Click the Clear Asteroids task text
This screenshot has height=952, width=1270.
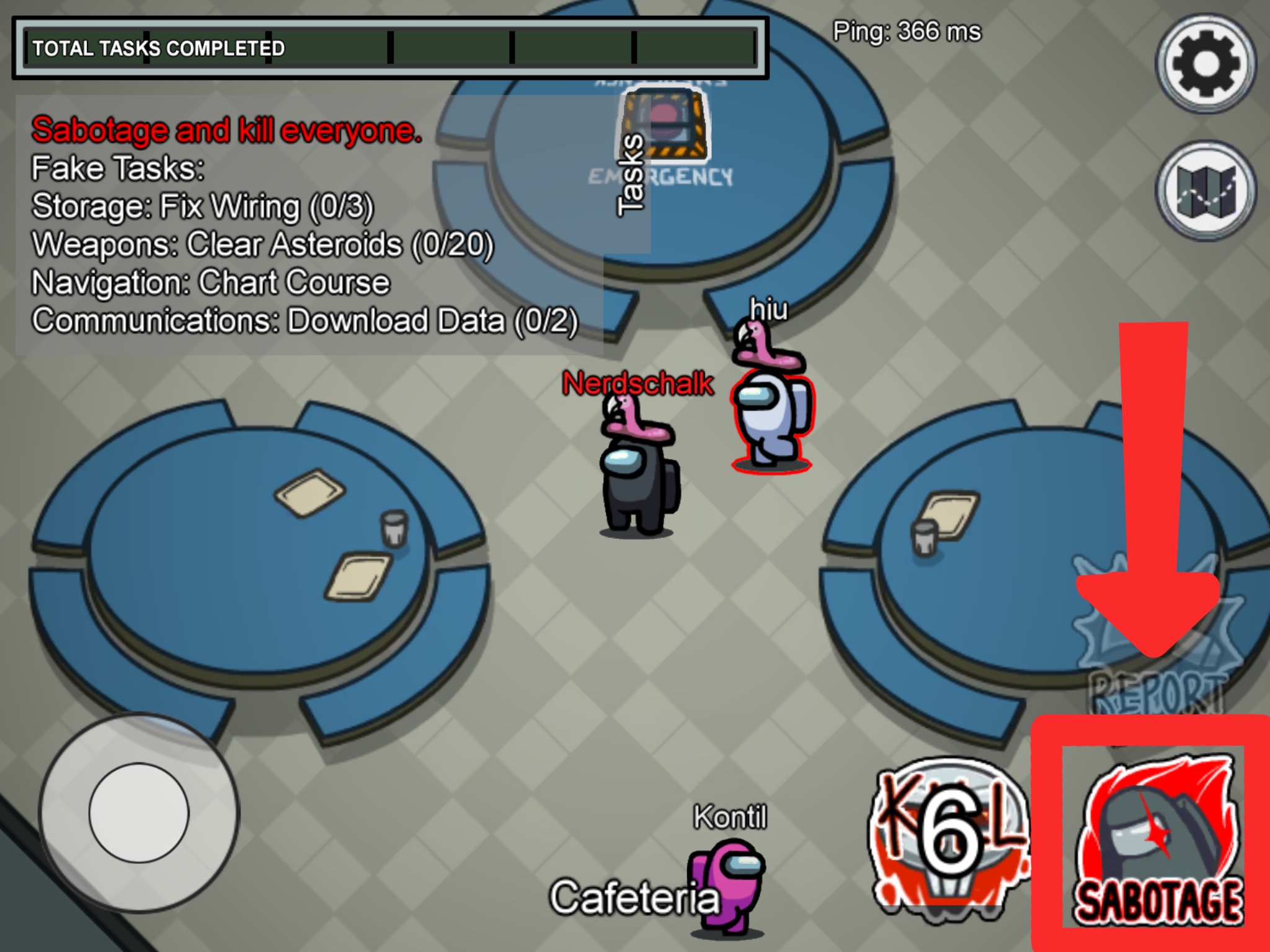click(260, 245)
